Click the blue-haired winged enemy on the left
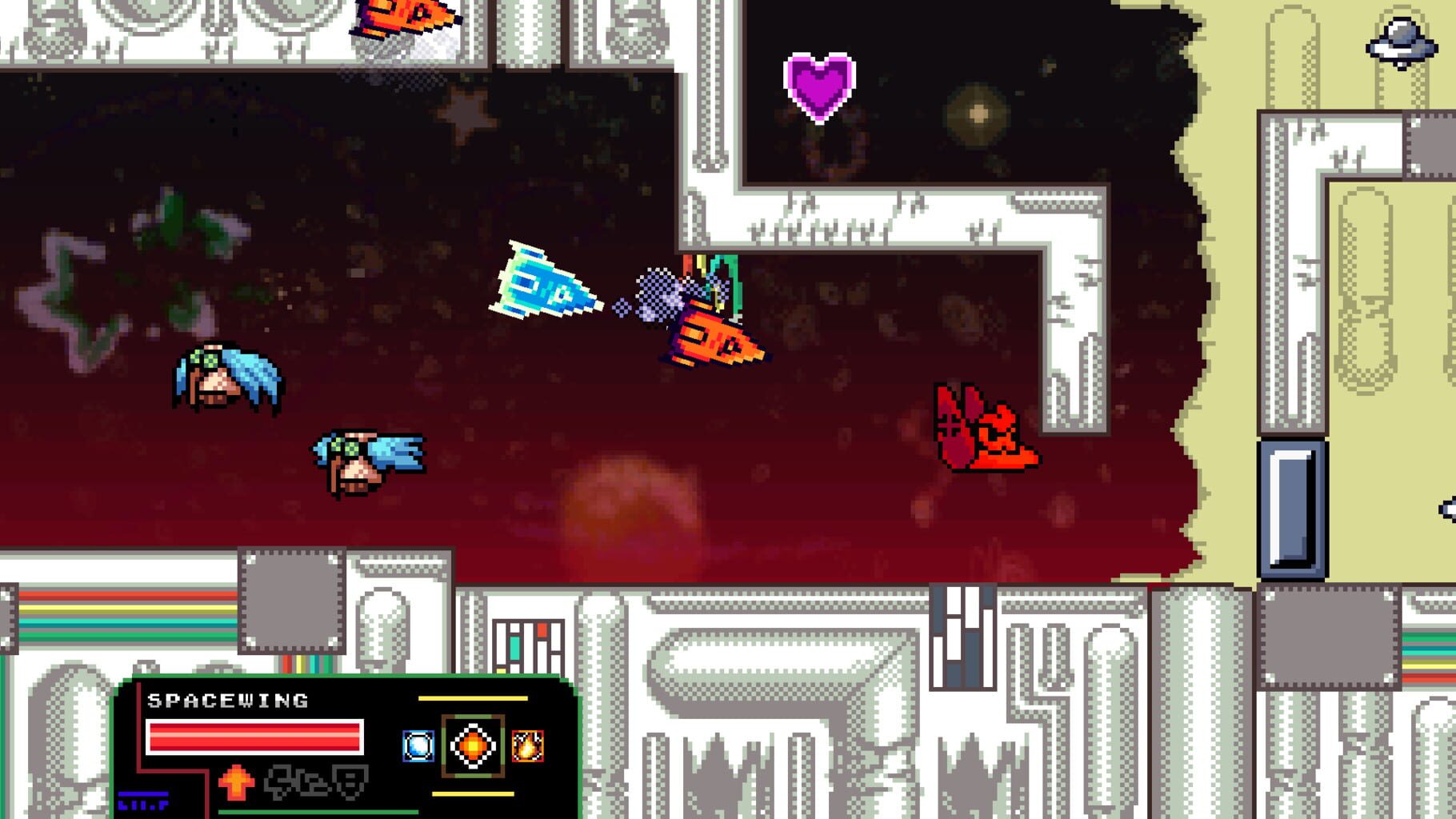This screenshot has height=819, width=1456. pos(224,376)
